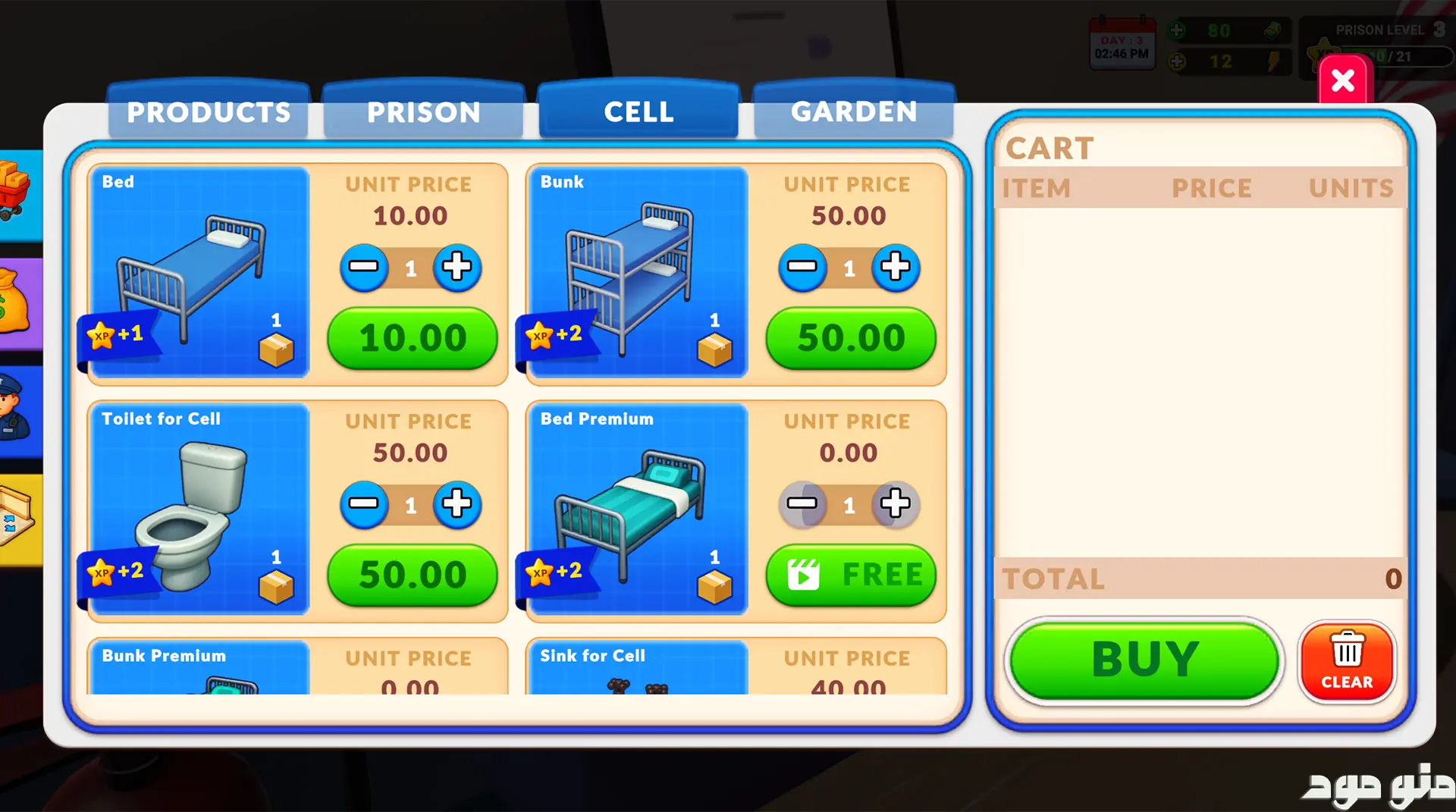This screenshot has height=812, width=1456.
Task: Buy the items in the cart
Action: [1144, 660]
